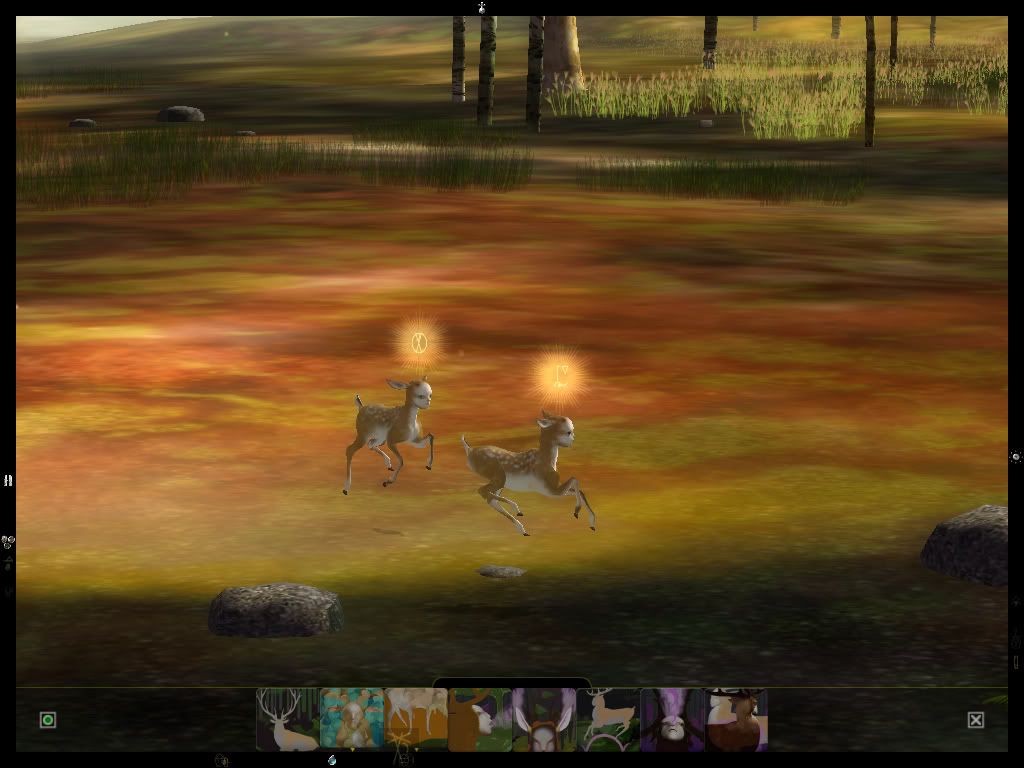Click the green square button in the bottom bar
Viewport: 1024px width, 768px height.
point(48,720)
